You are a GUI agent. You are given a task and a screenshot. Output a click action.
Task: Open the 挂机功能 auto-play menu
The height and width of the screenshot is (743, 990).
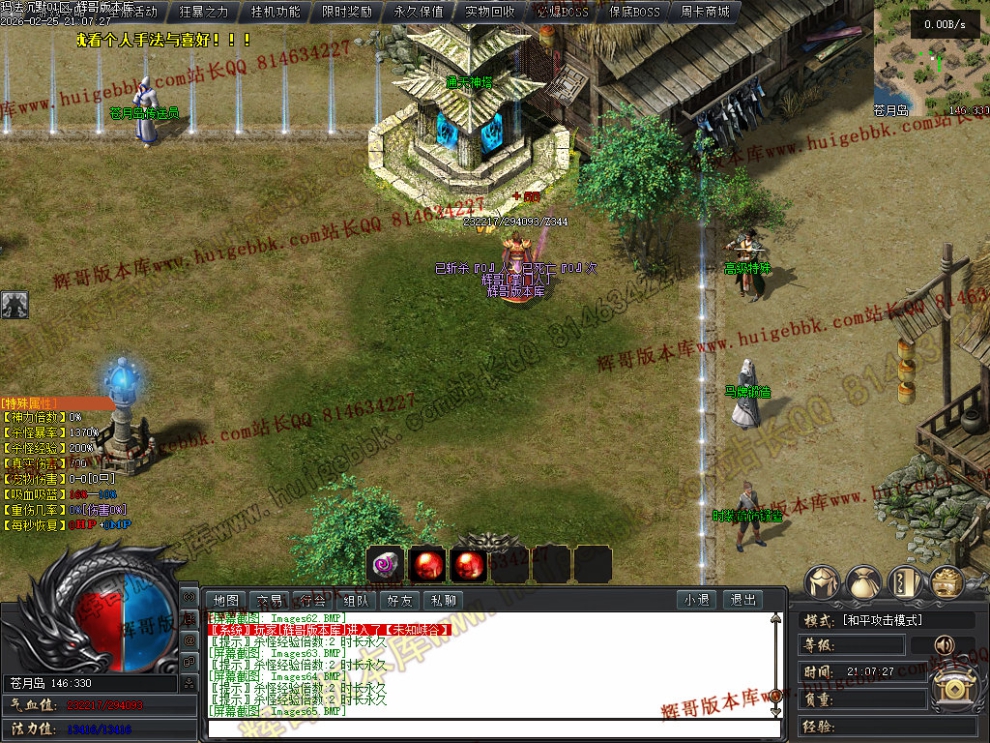point(275,12)
